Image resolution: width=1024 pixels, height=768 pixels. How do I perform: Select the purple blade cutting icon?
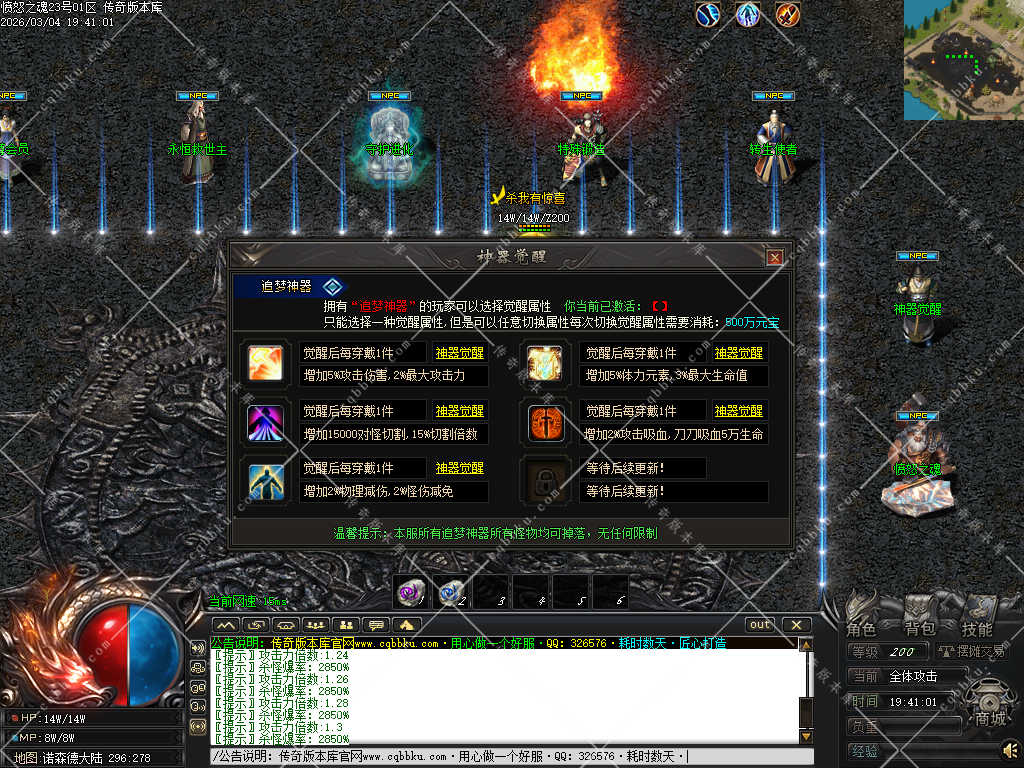click(x=266, y=422)
